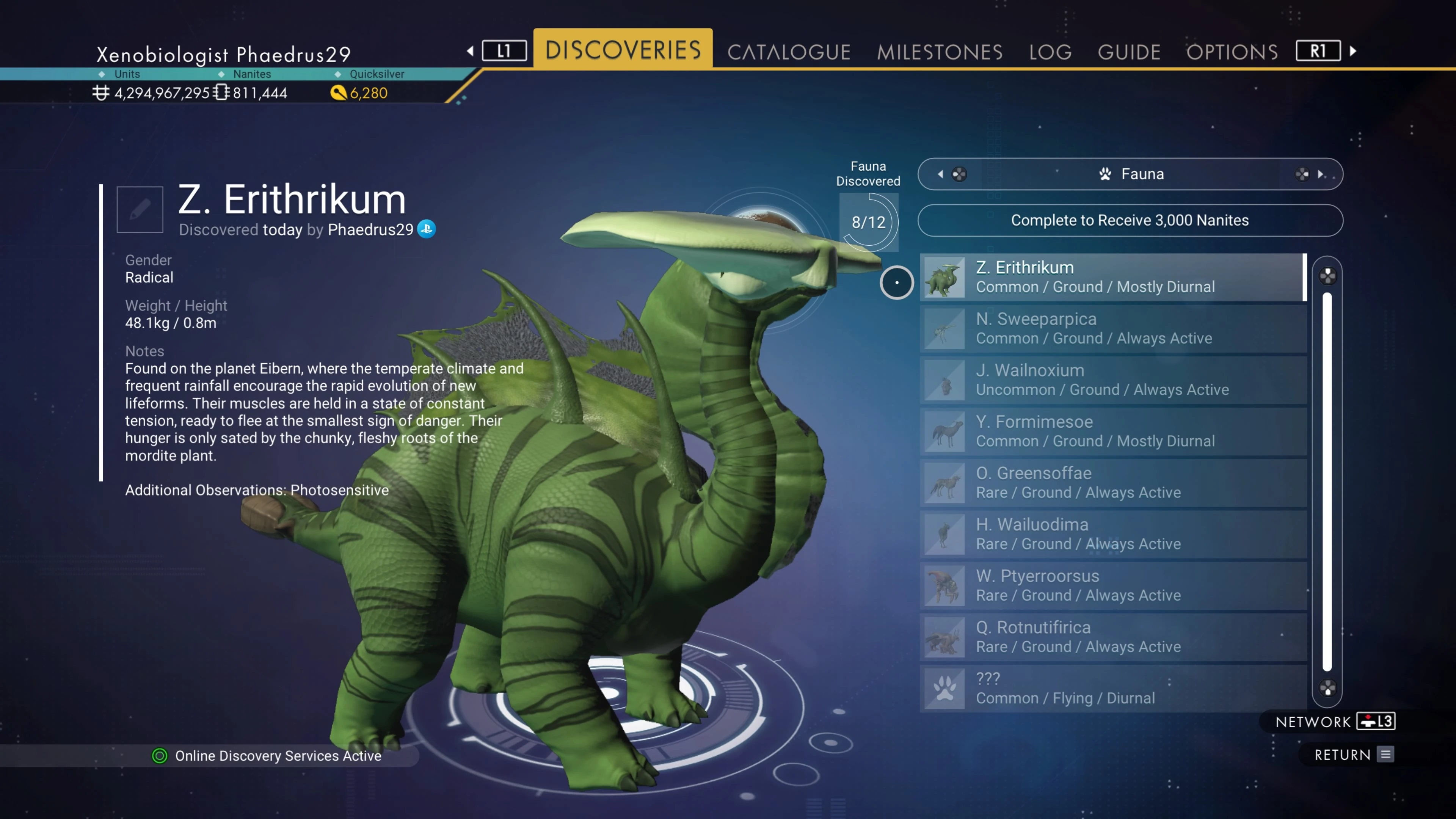Open the Milestones tab
Image resolution: width=1456 pixels, height=819 pixels.
point(940,52)
